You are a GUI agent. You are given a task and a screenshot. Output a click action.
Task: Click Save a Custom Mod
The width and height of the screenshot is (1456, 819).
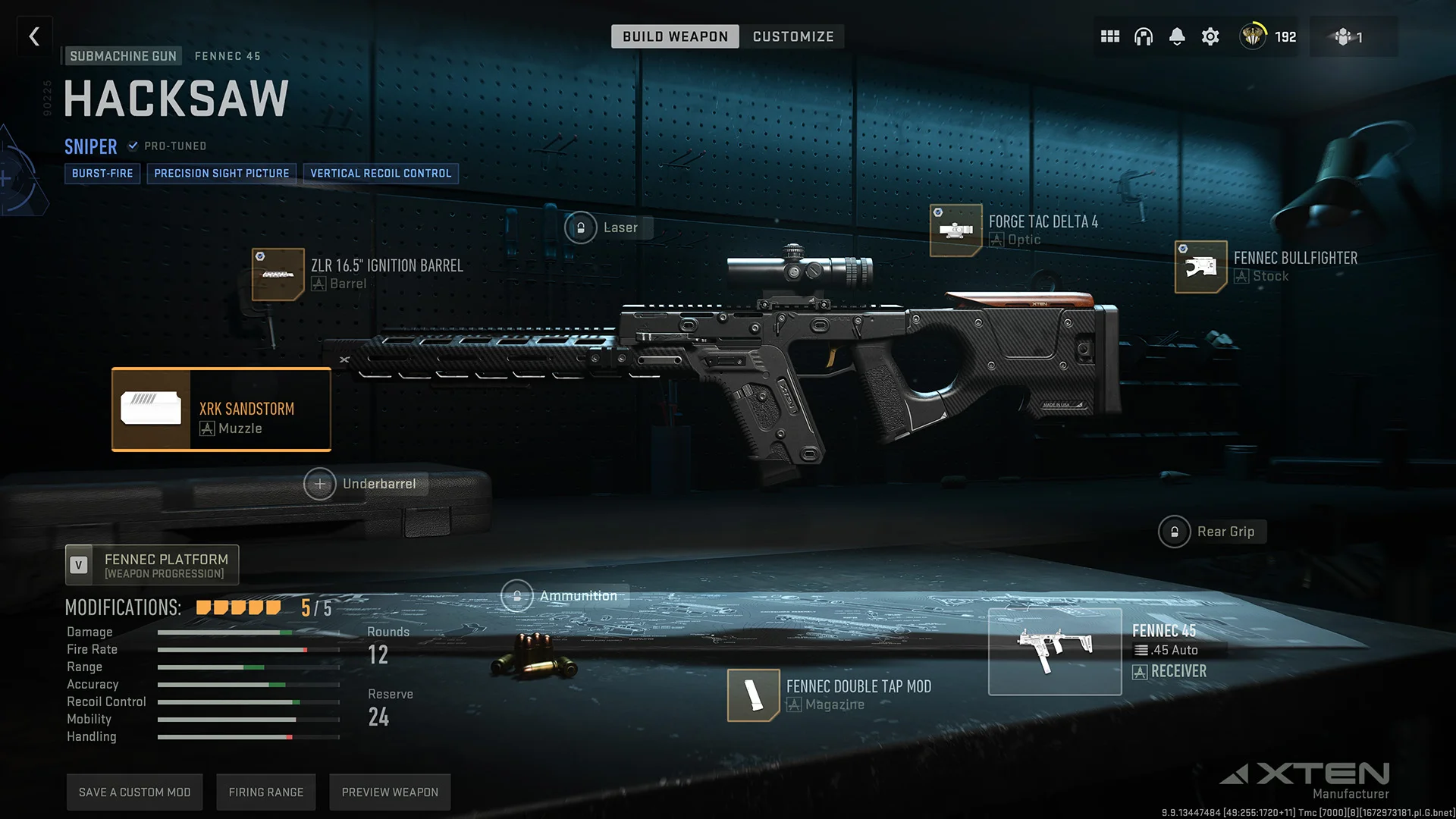click(x=134, y=791)
